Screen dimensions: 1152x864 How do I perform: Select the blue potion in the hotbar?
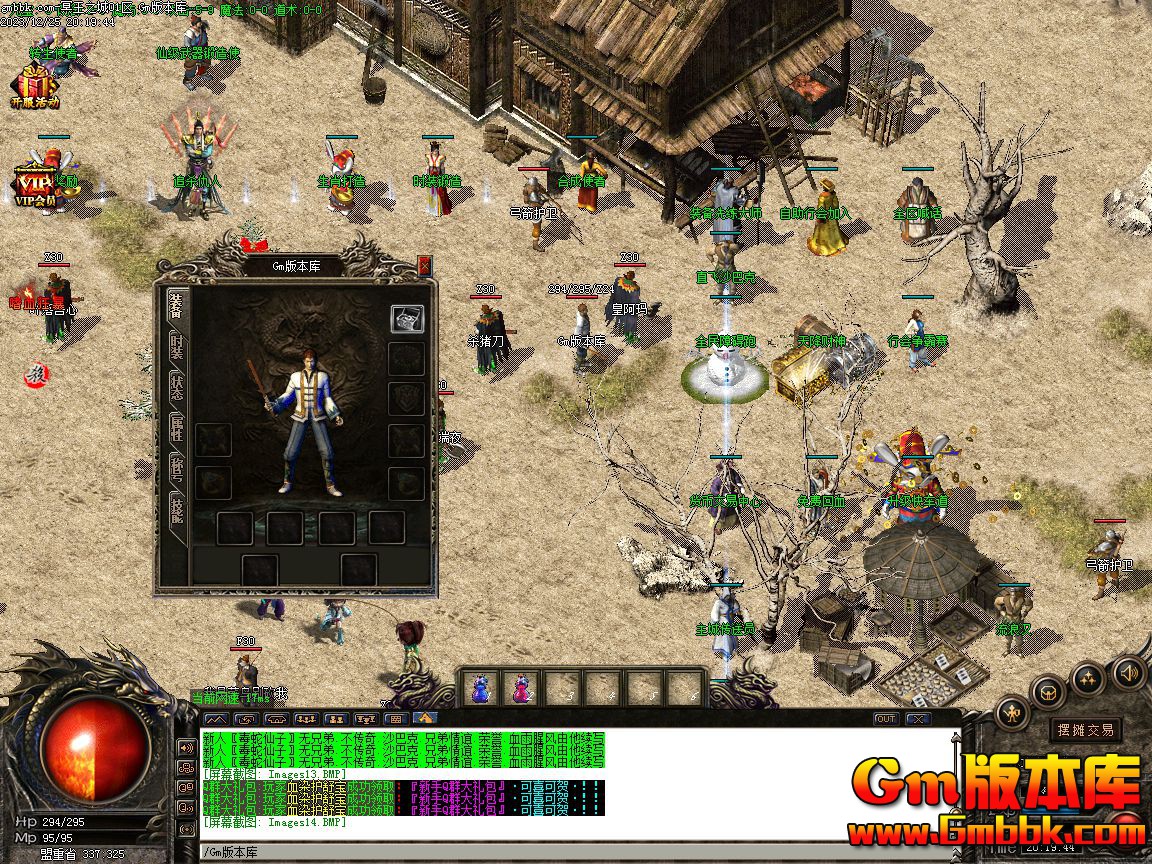point(481,688)
